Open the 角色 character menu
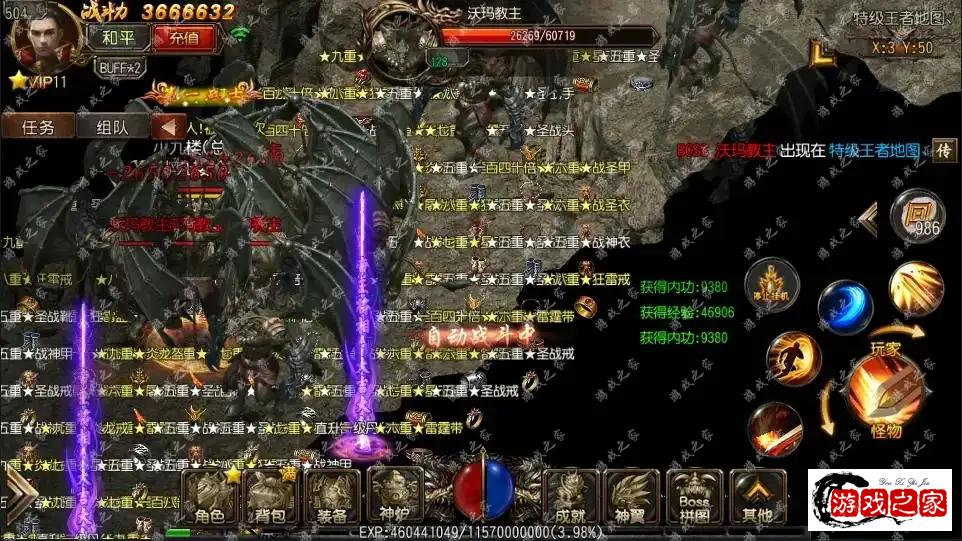 (211, 497)
